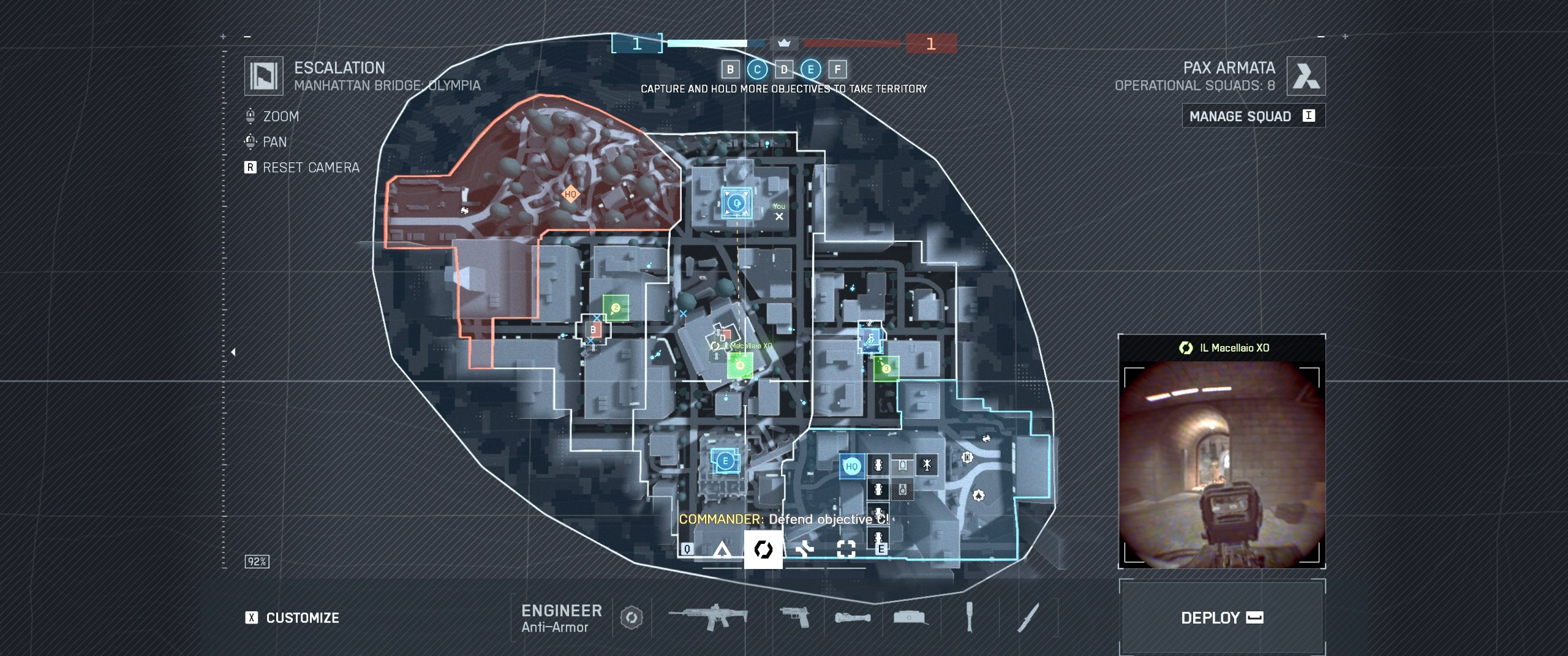Spawn on objective E on the map
1568x656 pixels.
pyautogui.click(x=725, y=461)
